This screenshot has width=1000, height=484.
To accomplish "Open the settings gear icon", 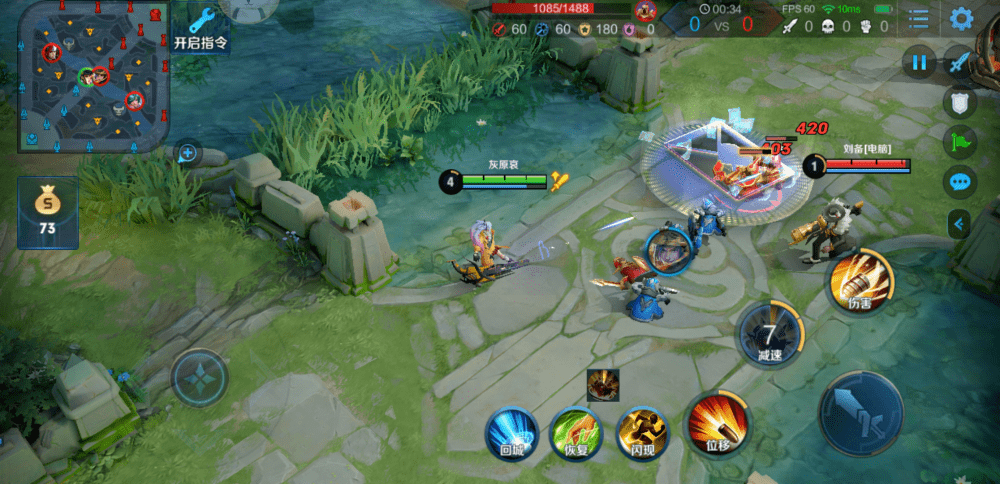I will (962, 18).
